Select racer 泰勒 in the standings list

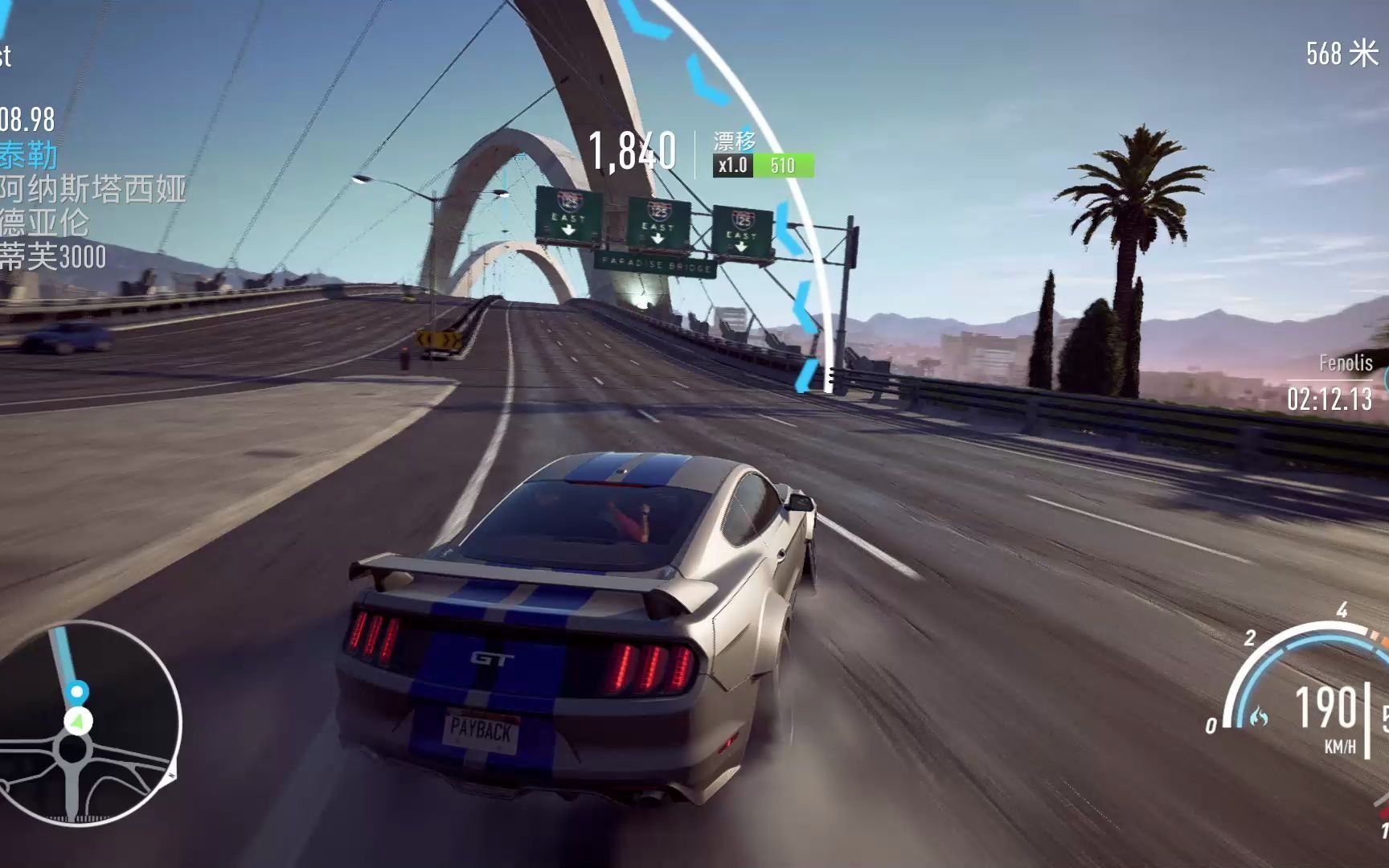click(x=29, y=154)
